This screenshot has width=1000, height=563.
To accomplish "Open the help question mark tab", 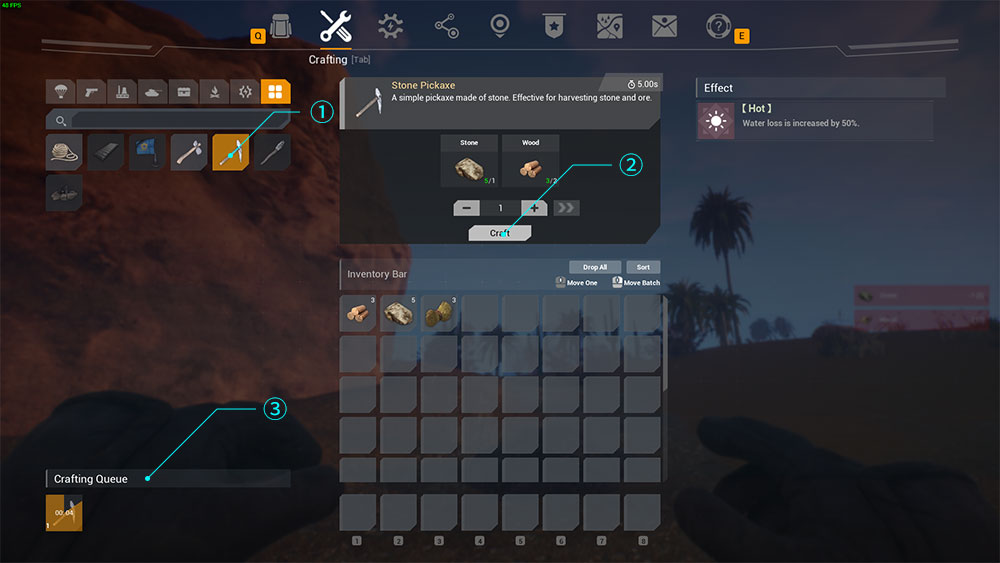I will 718,26.
